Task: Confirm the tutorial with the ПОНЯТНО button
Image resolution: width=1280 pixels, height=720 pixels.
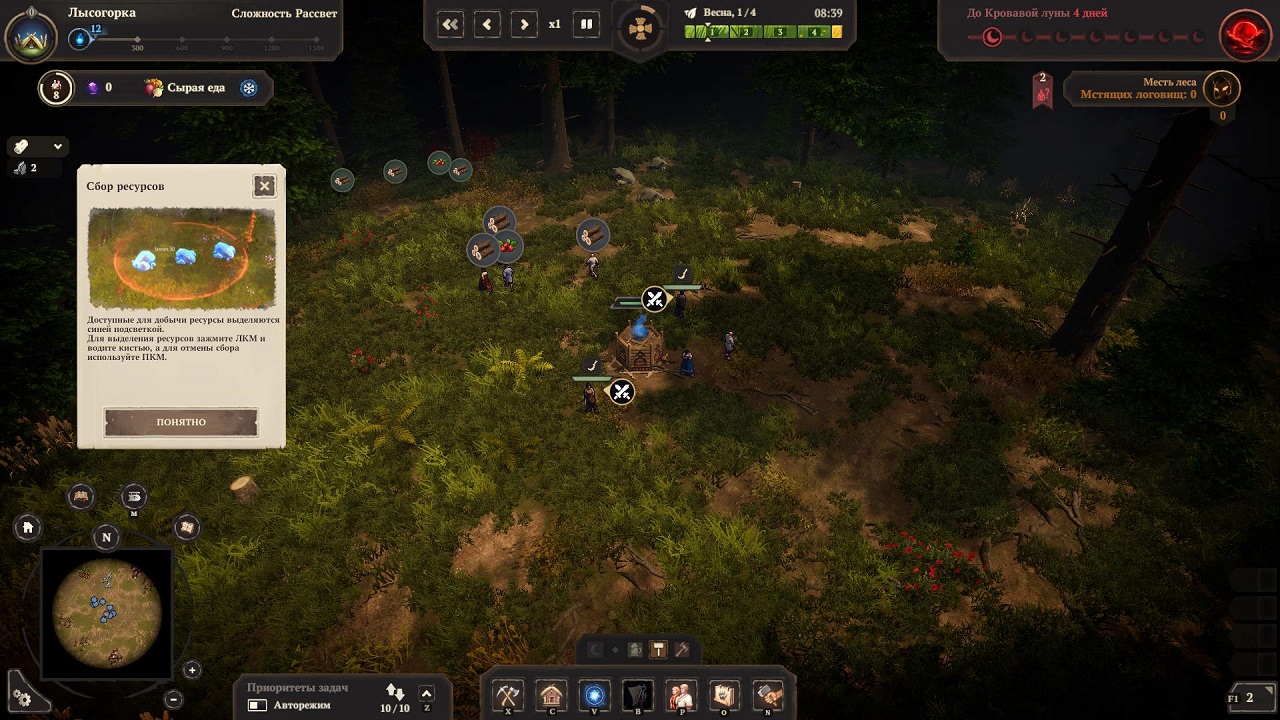Action: tap(181, 422)
